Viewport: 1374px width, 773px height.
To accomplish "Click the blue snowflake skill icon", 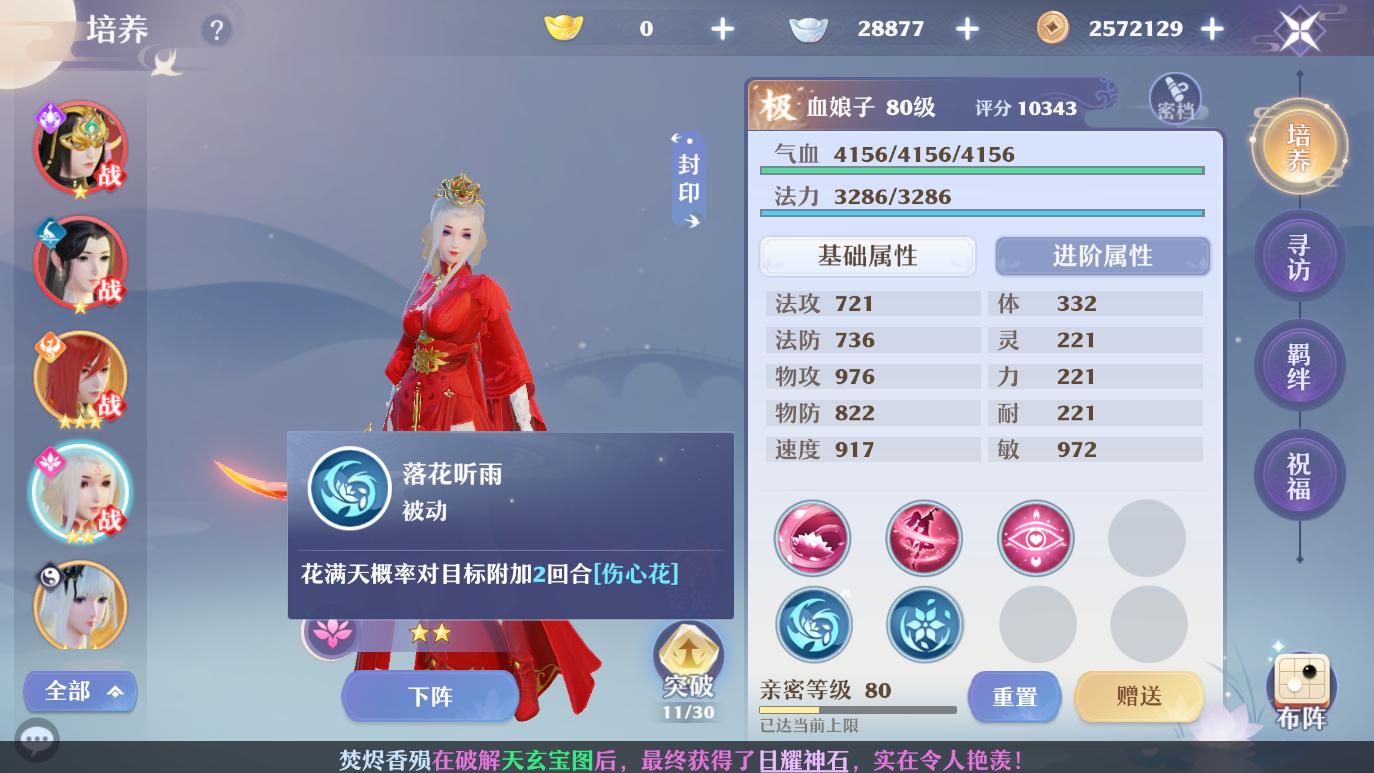I will (x=925, y=623).
